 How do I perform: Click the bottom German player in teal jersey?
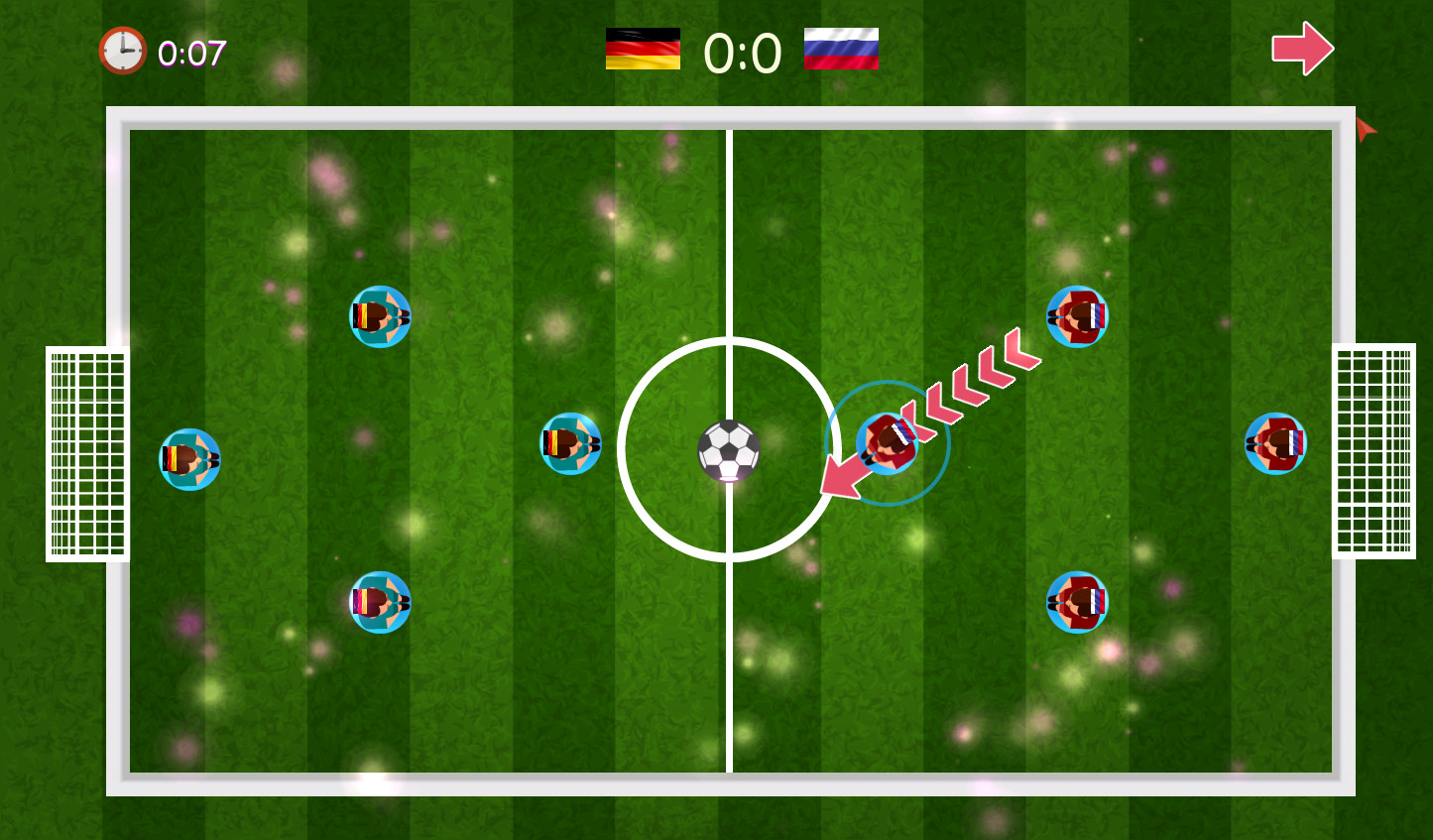(381, 603)
